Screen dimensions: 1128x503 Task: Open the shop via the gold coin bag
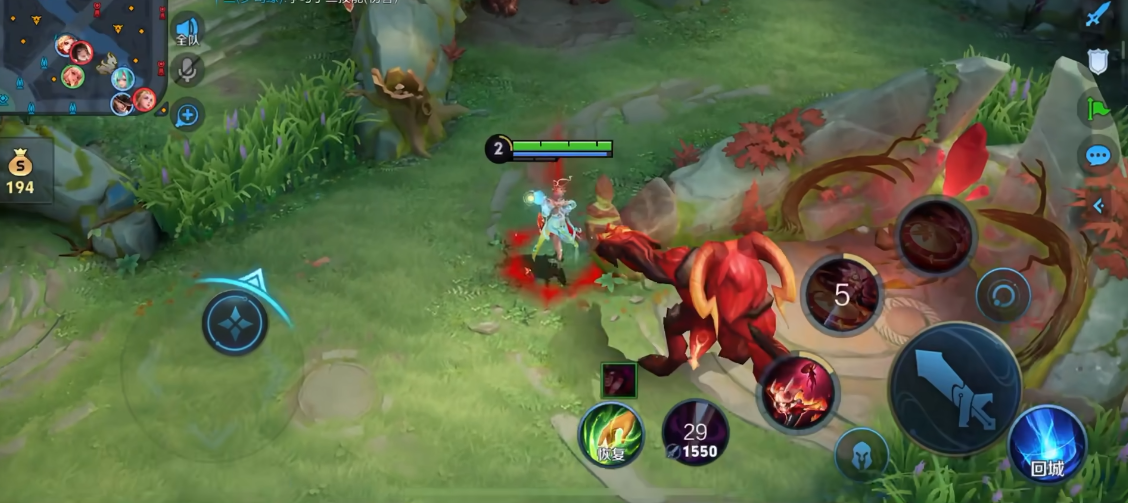pos(20,173)
